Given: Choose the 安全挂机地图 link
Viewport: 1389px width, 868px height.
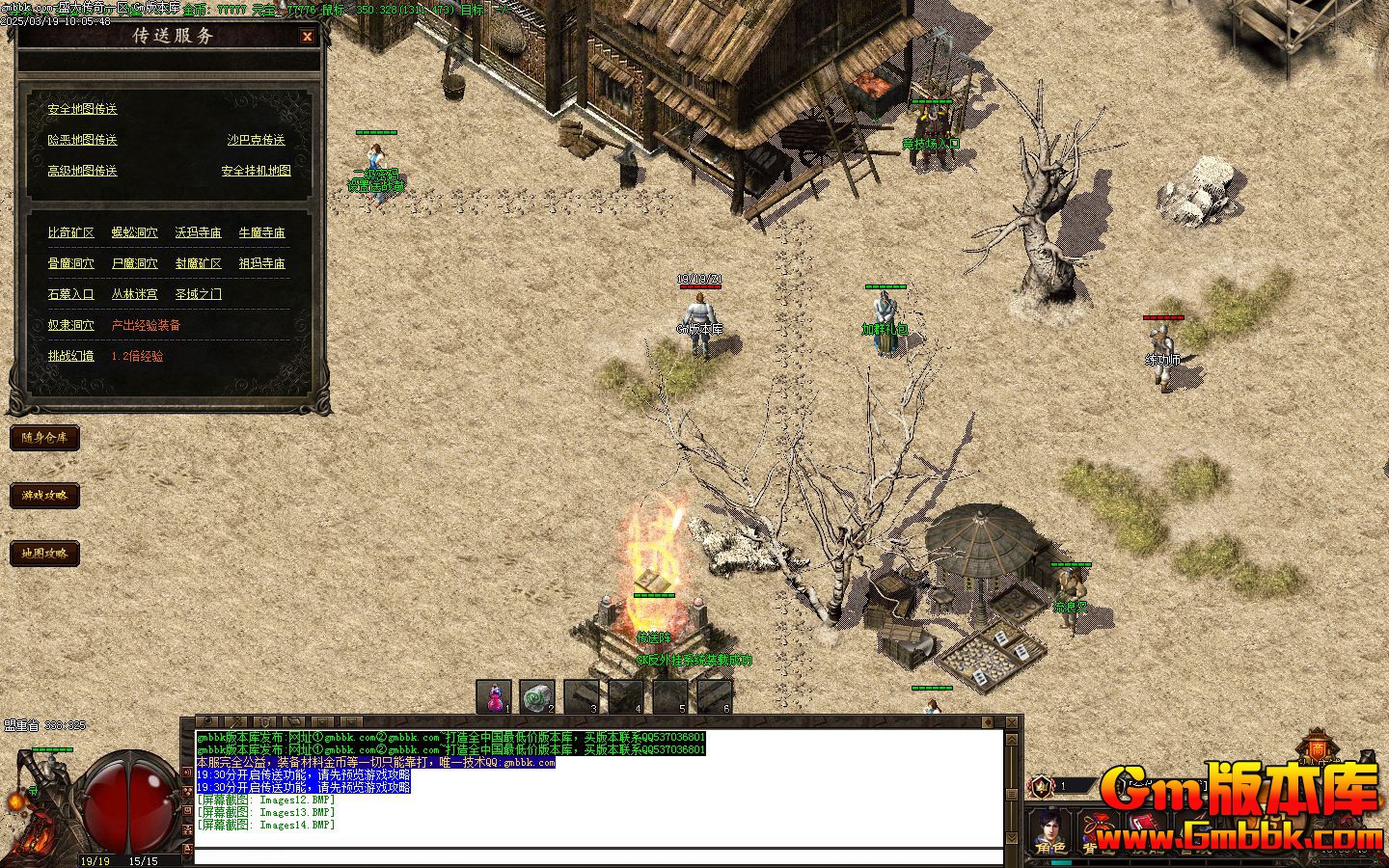Looking at the screenshot, I should [x=256, y=171].
